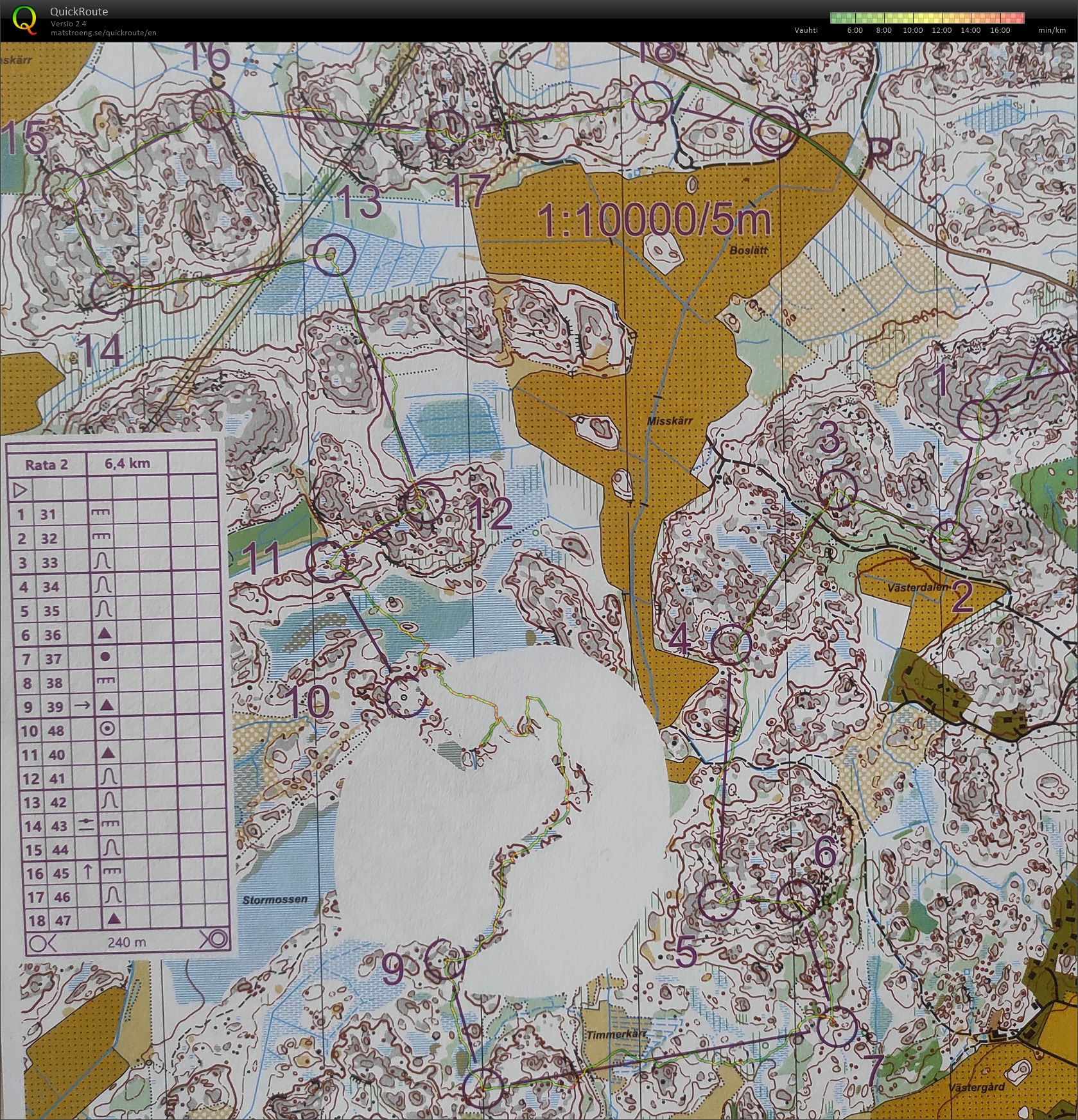Image resolution: width=1078 pixels, height=1120 pixels.
Task: Click the min/km unit label
Action: point(1052,30)
